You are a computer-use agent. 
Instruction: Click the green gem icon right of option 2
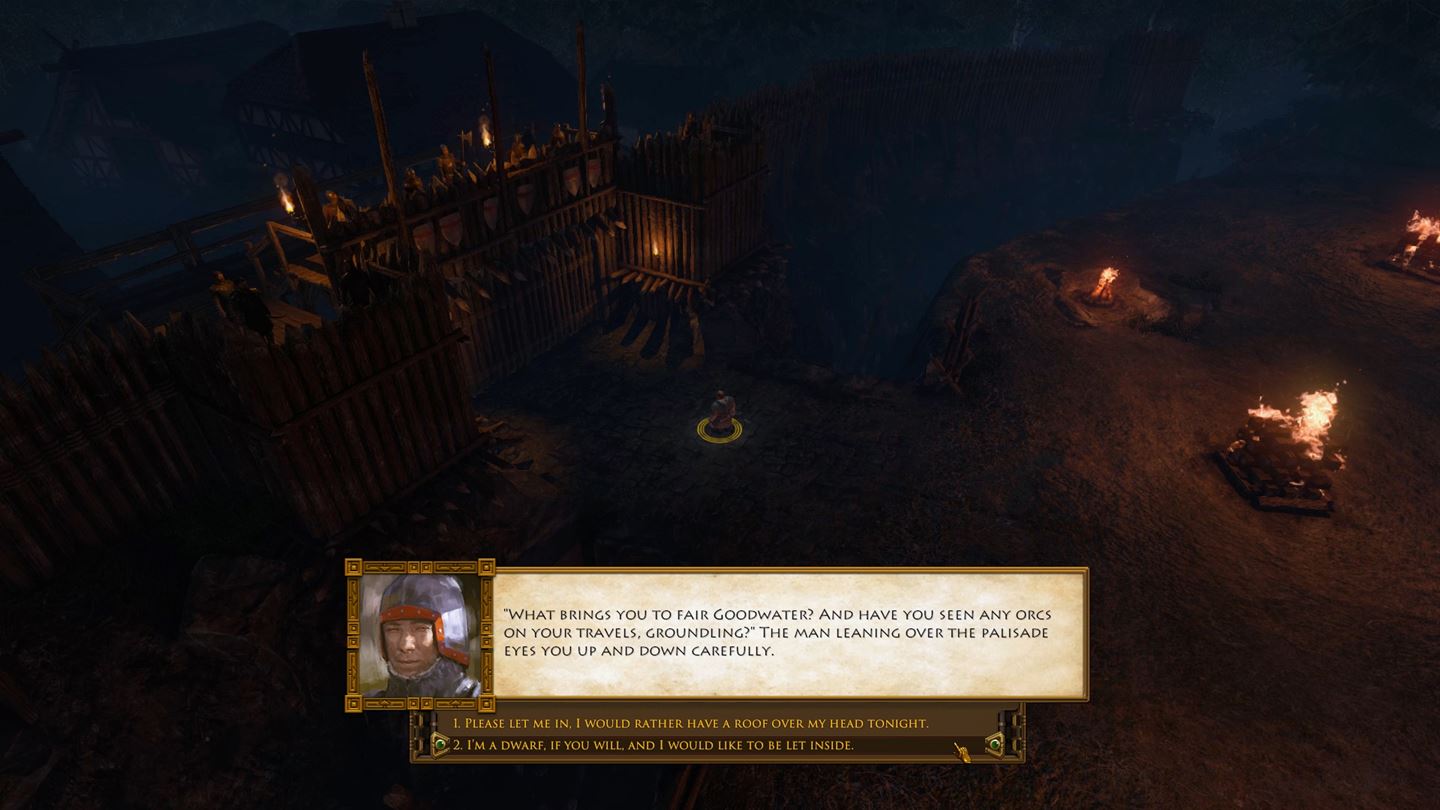[x=997, y=744]
